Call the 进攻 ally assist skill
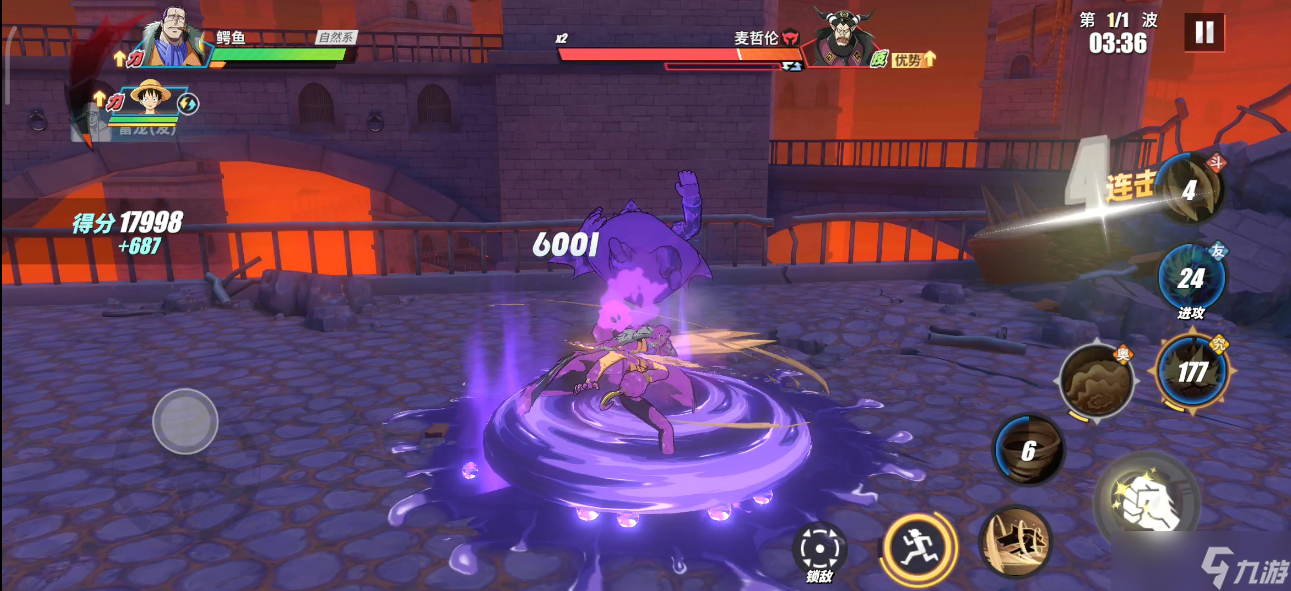This screenshot has width=1291, height=591. point(1190,277)
